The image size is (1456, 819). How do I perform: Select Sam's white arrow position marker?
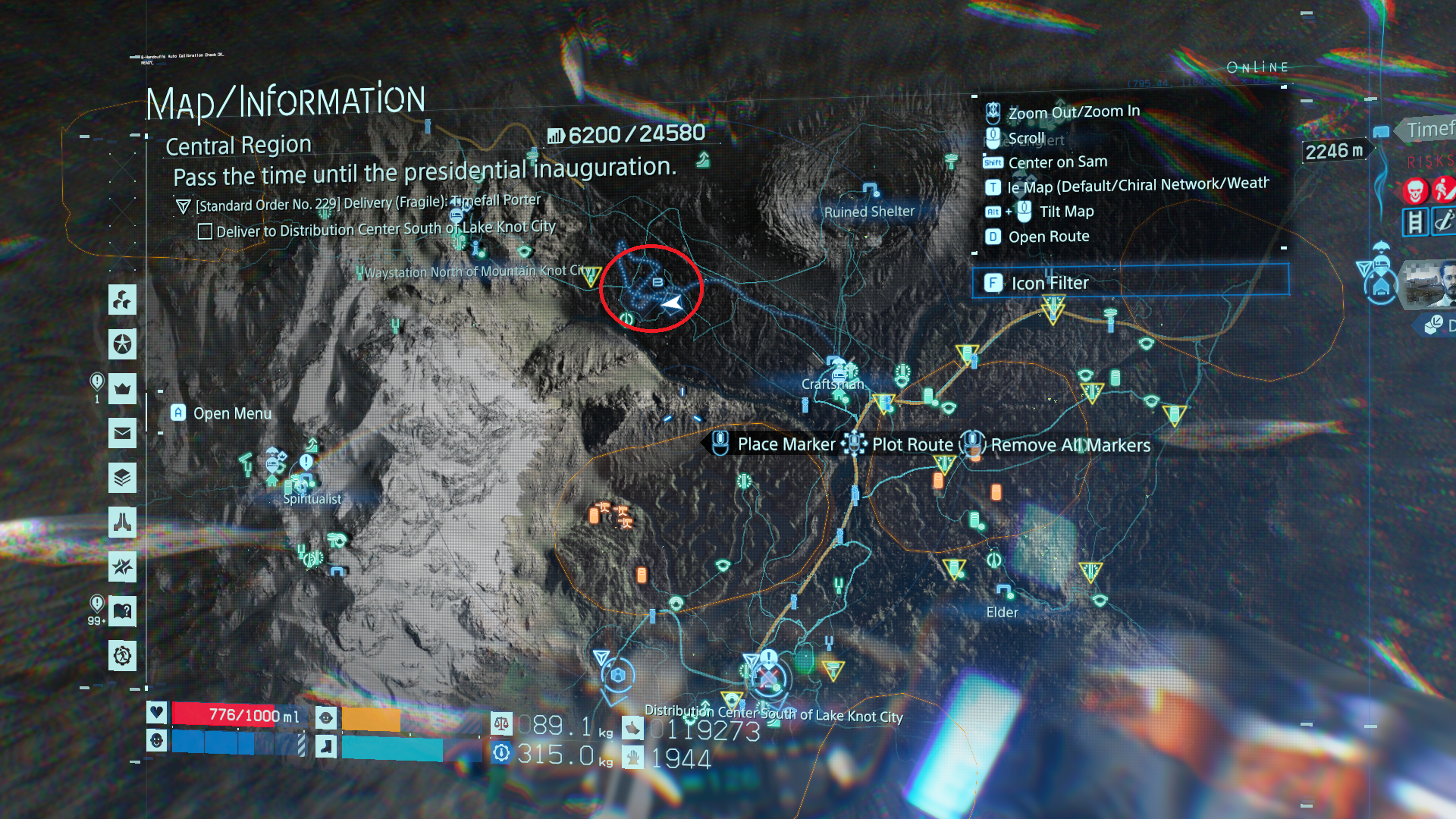672,304
